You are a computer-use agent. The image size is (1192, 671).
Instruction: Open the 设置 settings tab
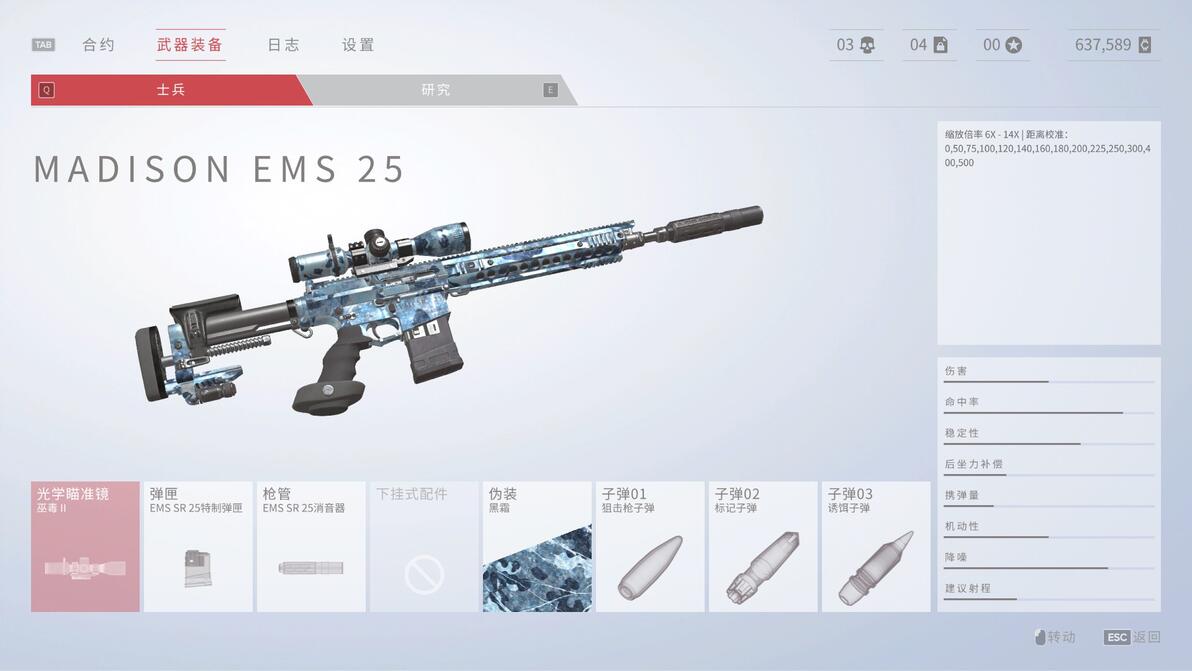point(358,45)
